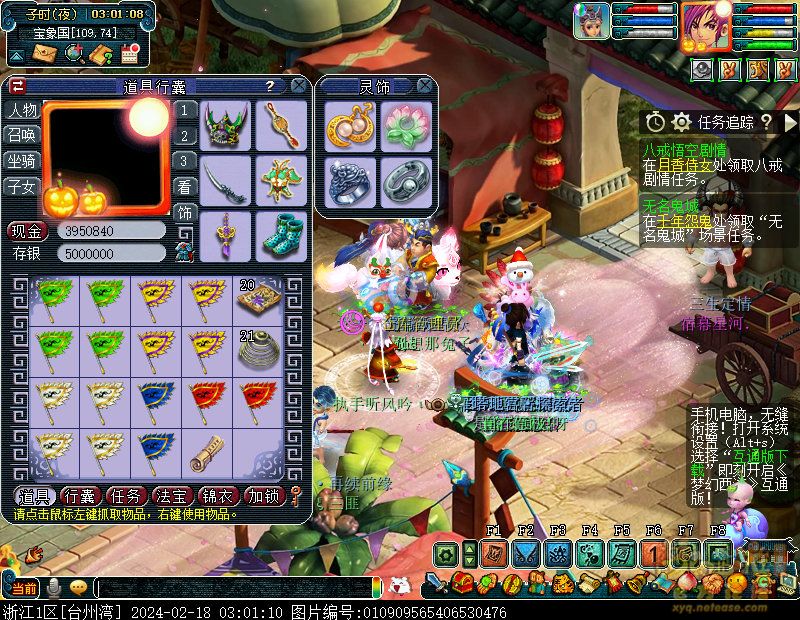800x620 pixels.
Task: Open the 召唤 summon tab
Action: tap(21, 135)
